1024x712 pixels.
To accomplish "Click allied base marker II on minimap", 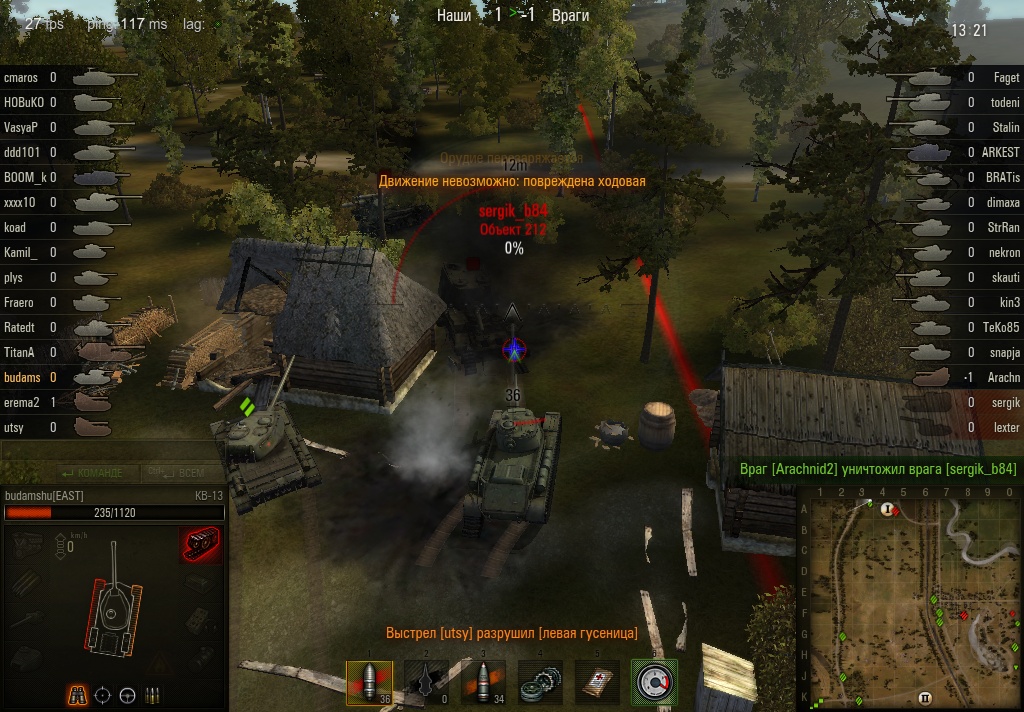I will [x=924, y=697].
